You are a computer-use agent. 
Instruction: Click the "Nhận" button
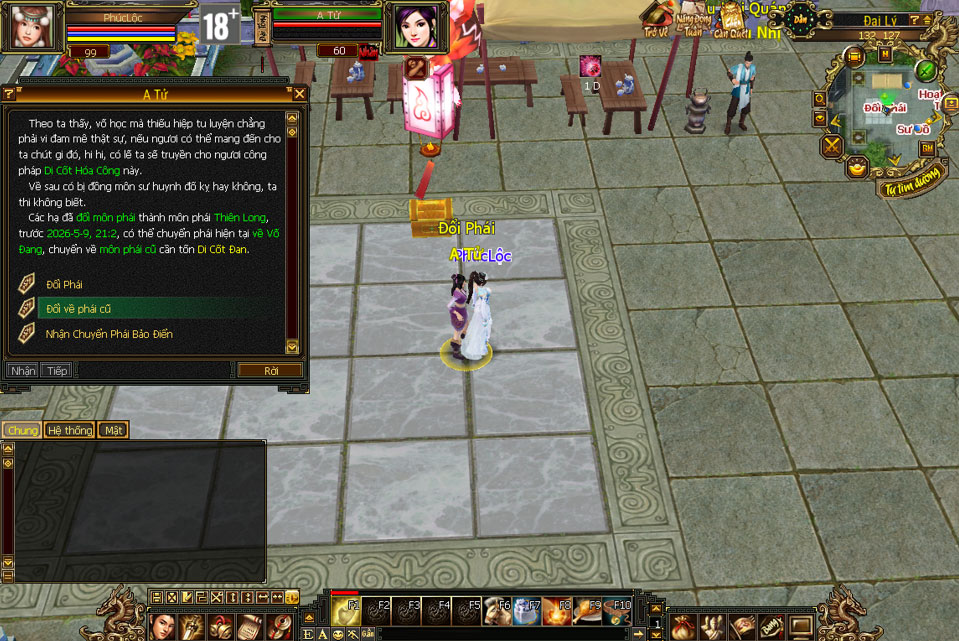pos(23,370)
